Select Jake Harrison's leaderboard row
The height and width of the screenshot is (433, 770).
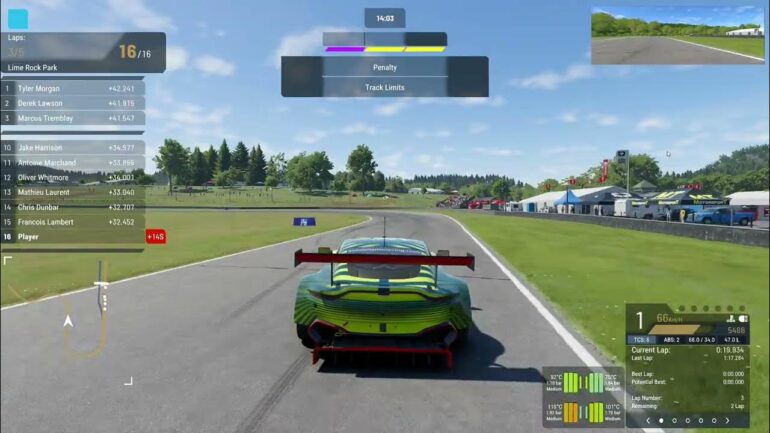coord(70,148)
